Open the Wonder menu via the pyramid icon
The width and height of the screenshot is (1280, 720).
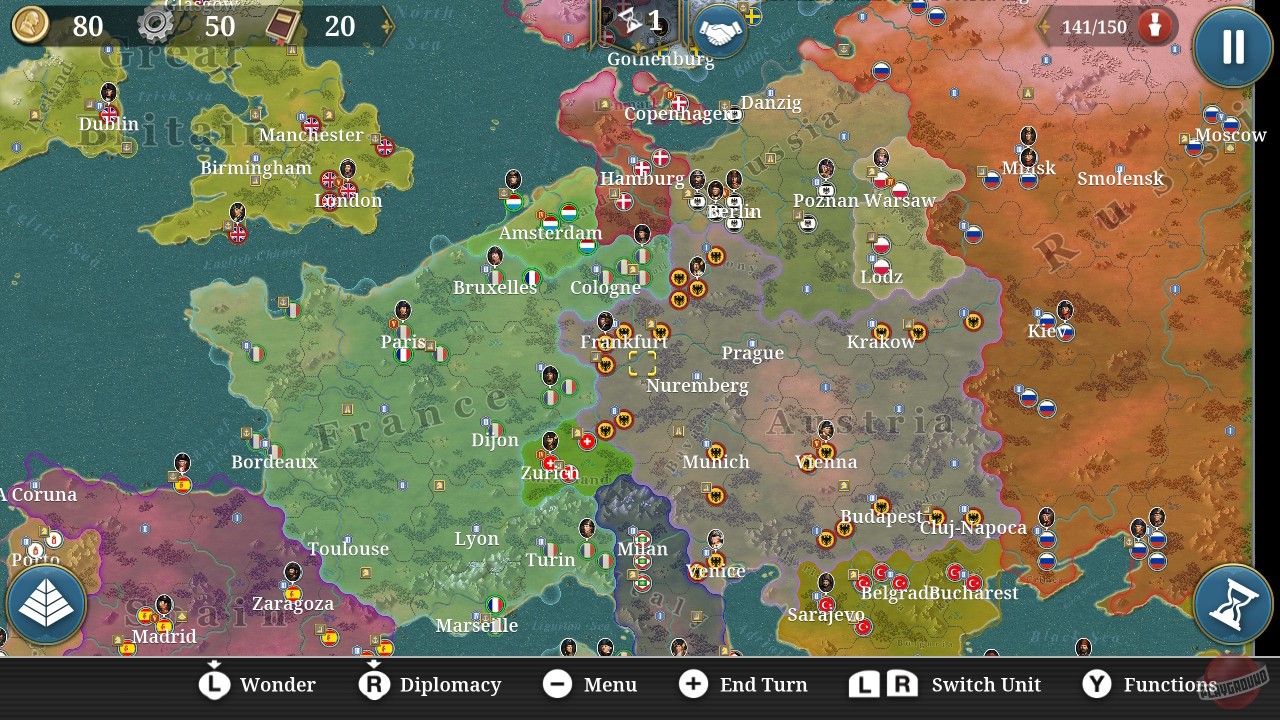click(46, 604)
